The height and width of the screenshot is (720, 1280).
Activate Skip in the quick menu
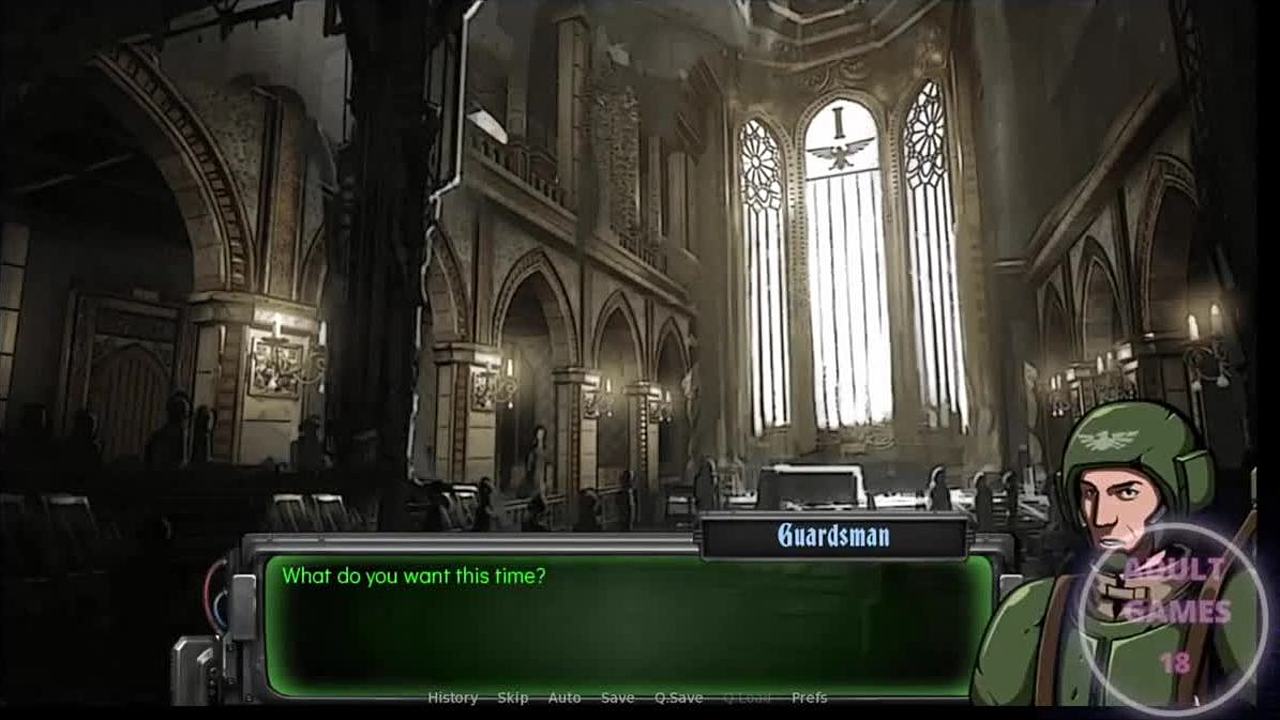(x=513, y=698)
